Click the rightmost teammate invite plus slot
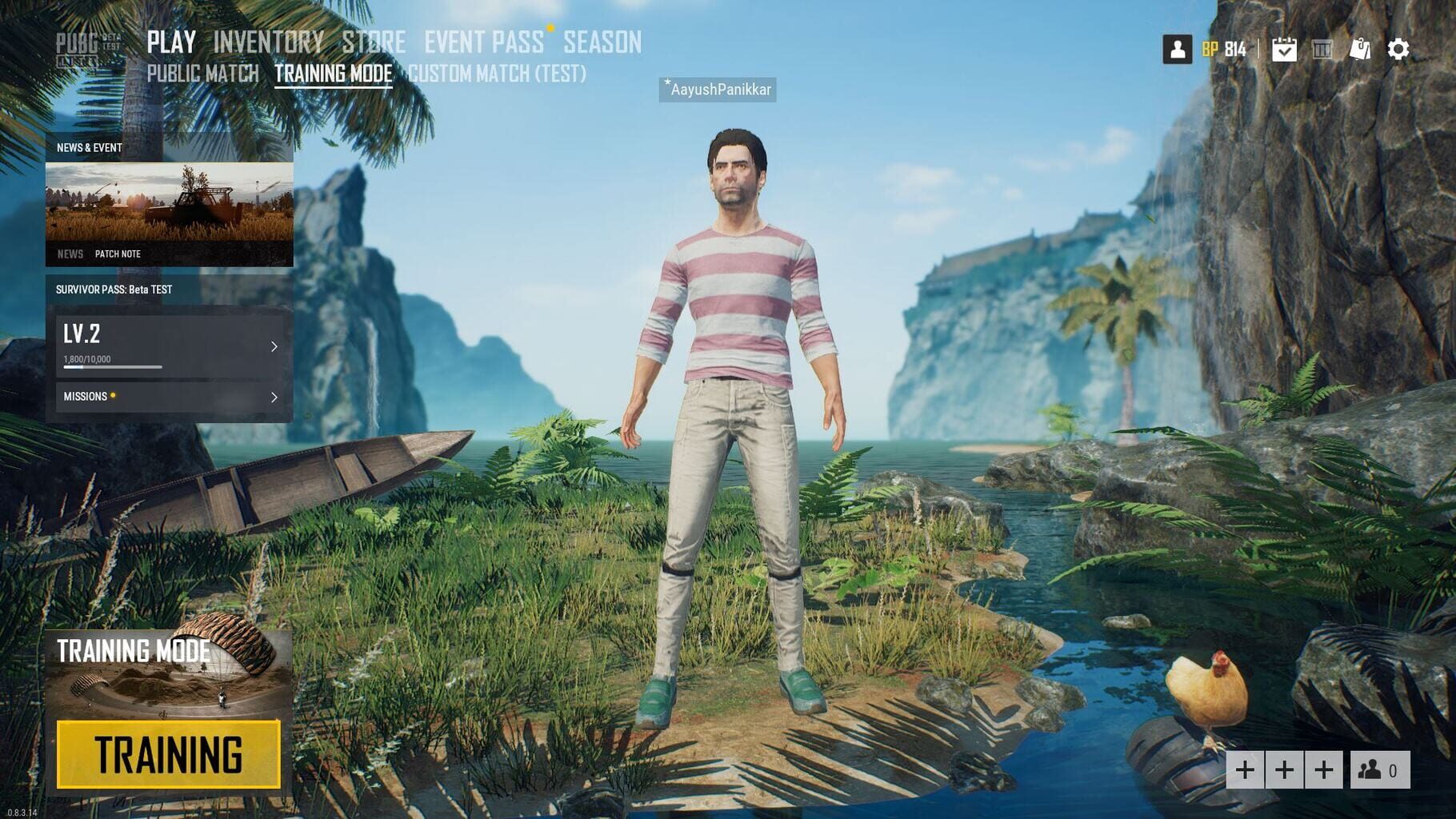This screenshot has height=819, width=1456. tap(1325, 770)
